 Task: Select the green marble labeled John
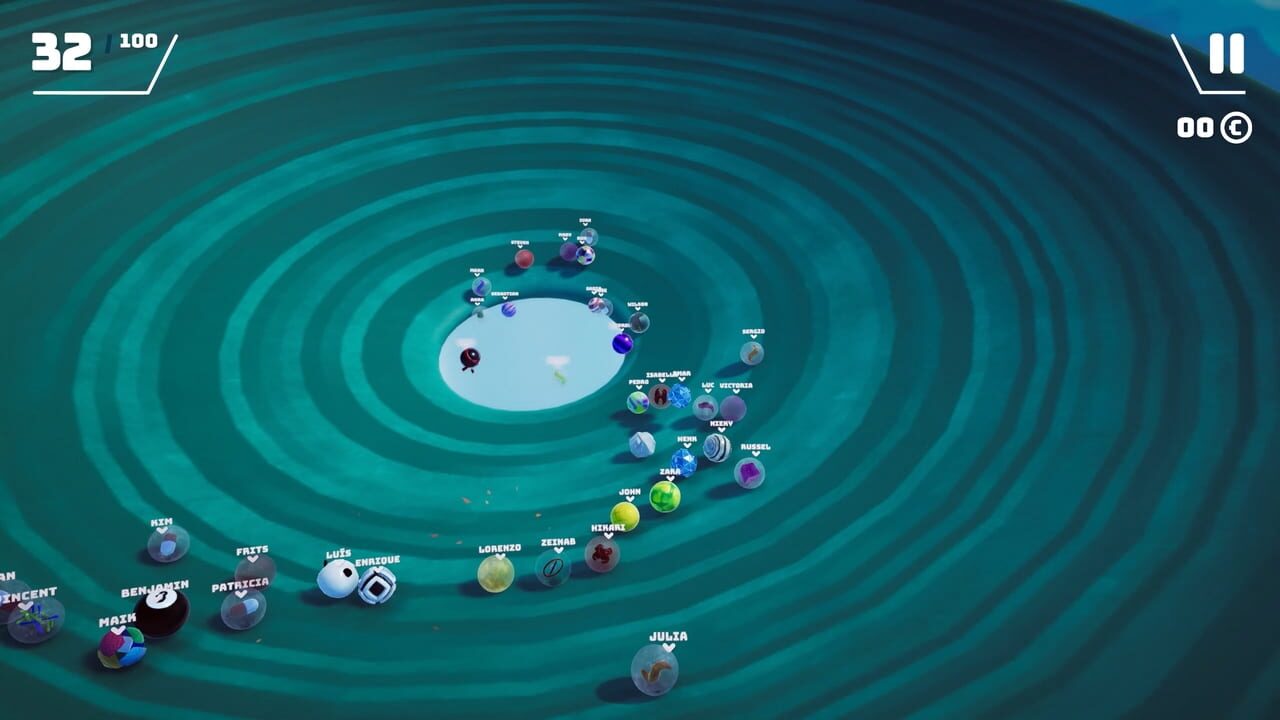point(625,513)
